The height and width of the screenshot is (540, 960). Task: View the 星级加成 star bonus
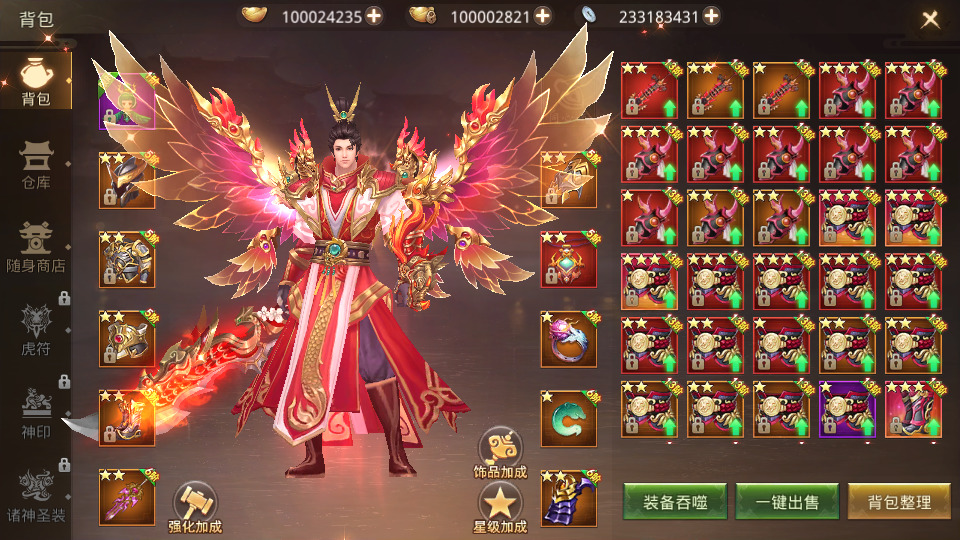[500, 507]
